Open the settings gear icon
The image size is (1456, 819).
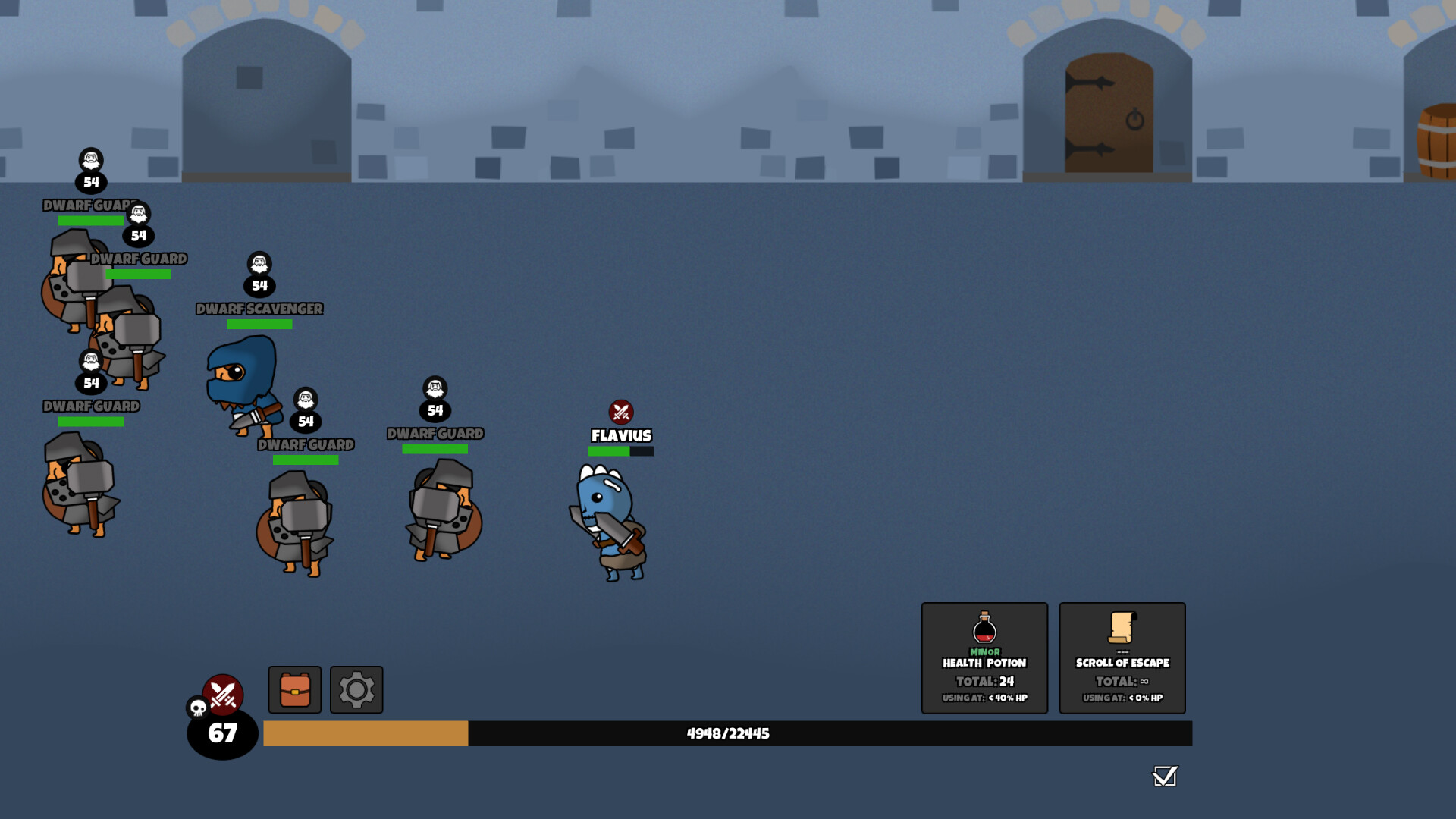[x=355, y=689]
